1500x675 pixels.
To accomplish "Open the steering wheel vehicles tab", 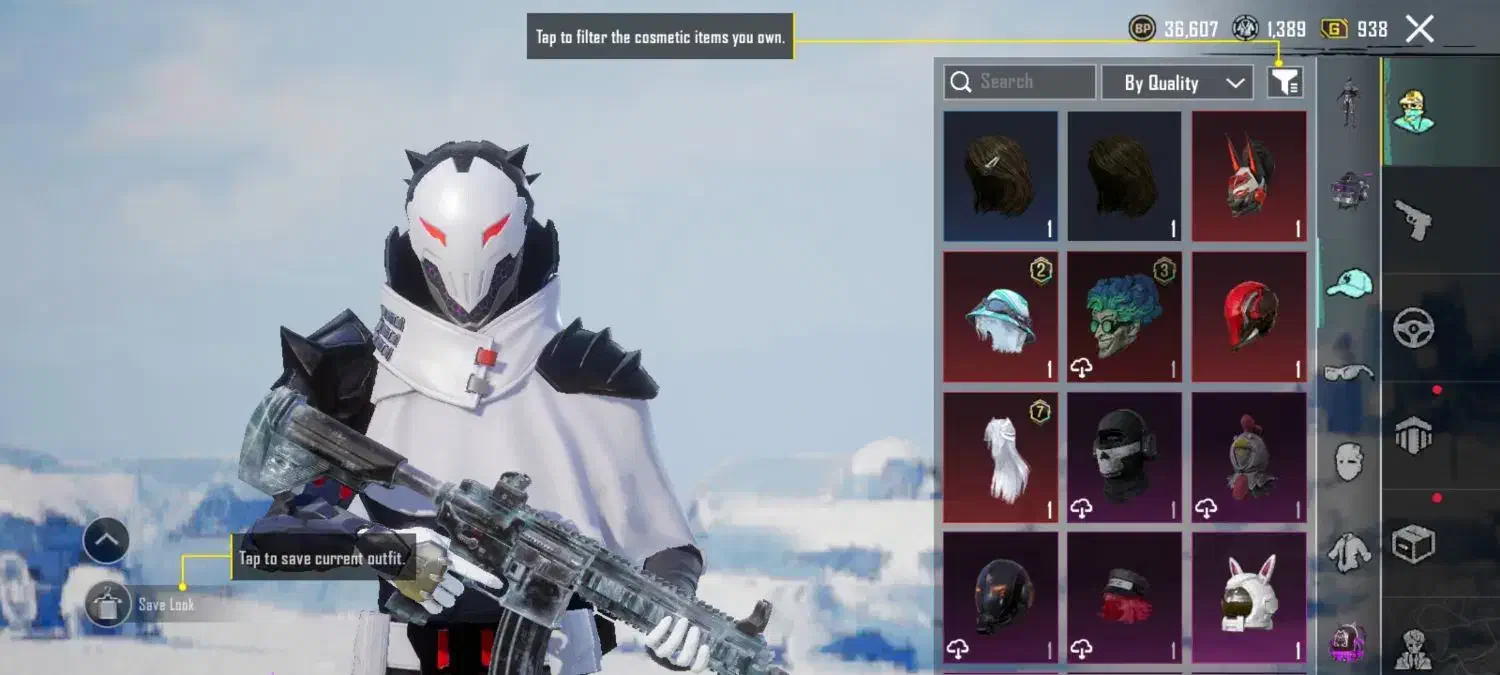I will click(x=1413, y=327).
